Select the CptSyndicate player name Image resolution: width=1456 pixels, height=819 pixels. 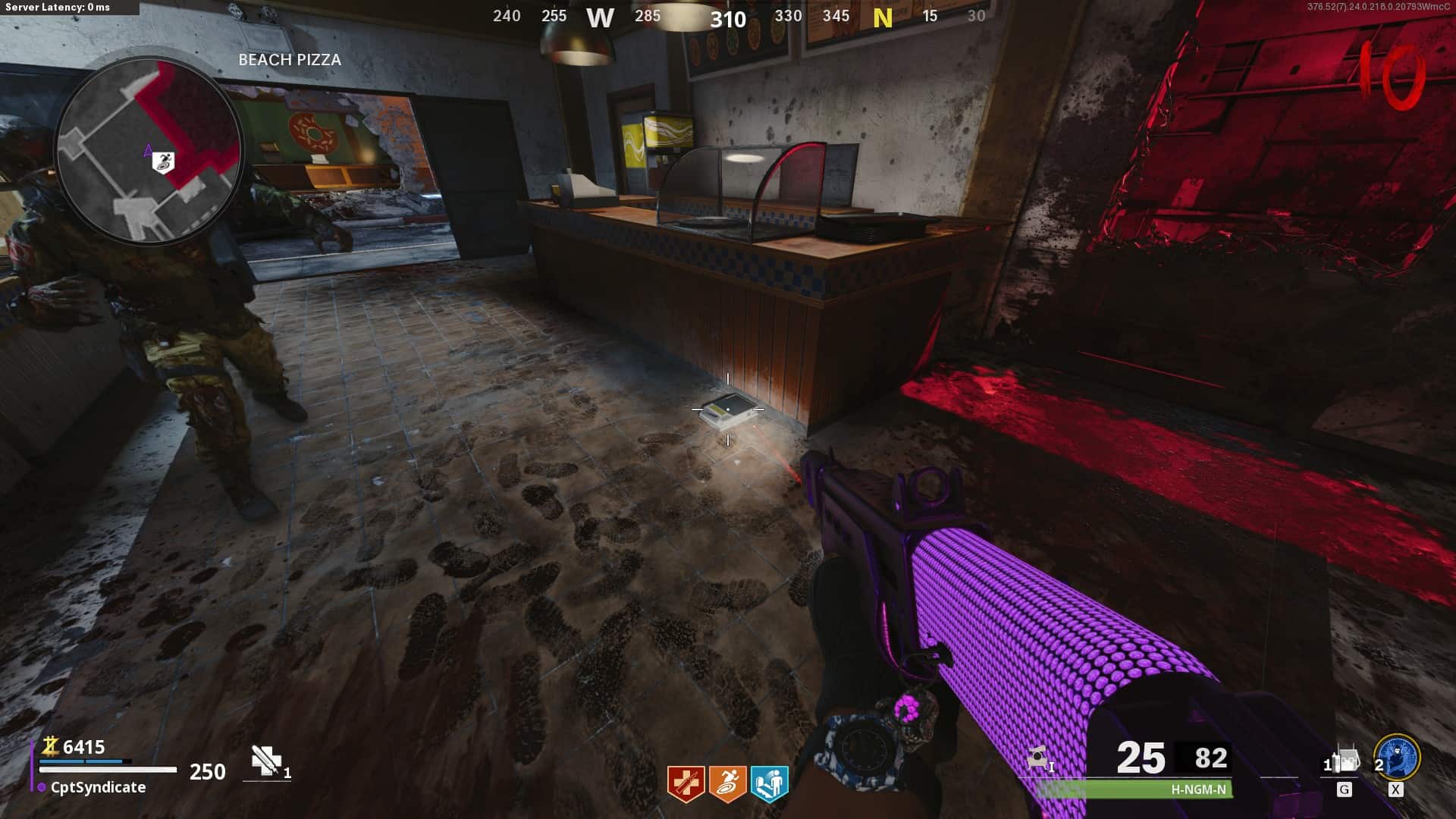coord(98,787)
